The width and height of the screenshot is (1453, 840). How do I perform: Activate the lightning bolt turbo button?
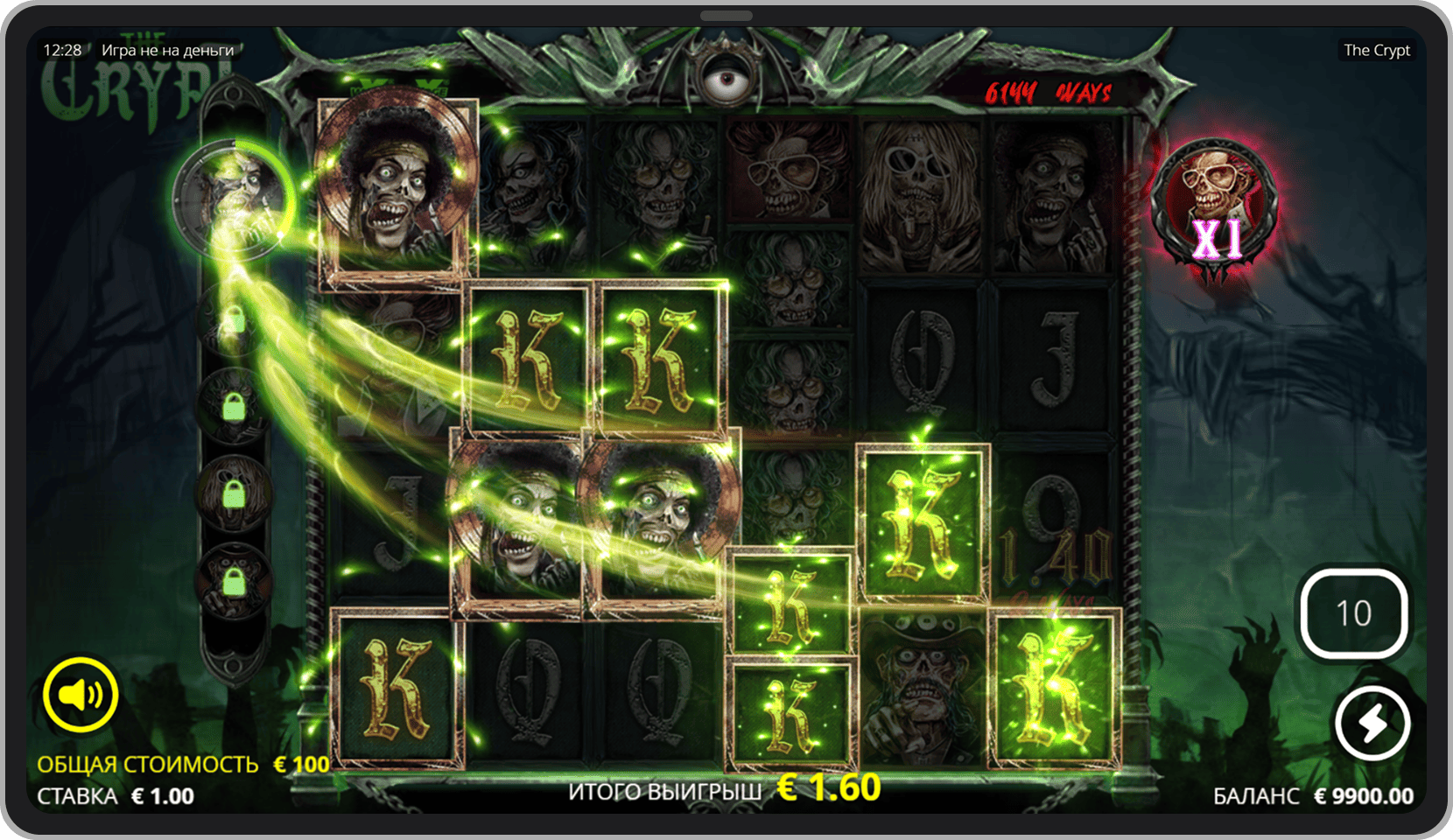1372,724
